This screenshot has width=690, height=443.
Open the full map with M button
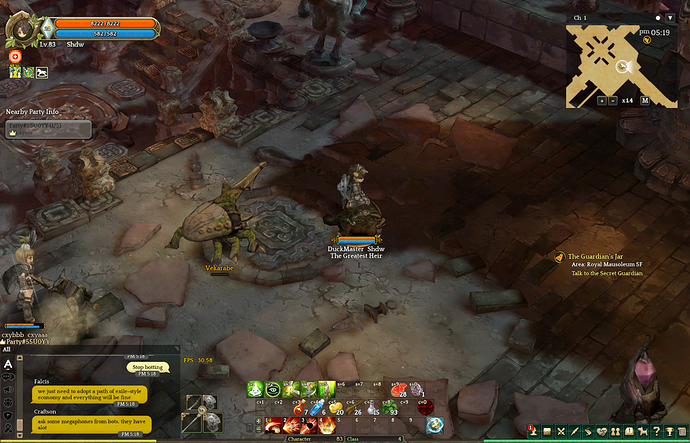pyautogui.click(x=645, y=100)
